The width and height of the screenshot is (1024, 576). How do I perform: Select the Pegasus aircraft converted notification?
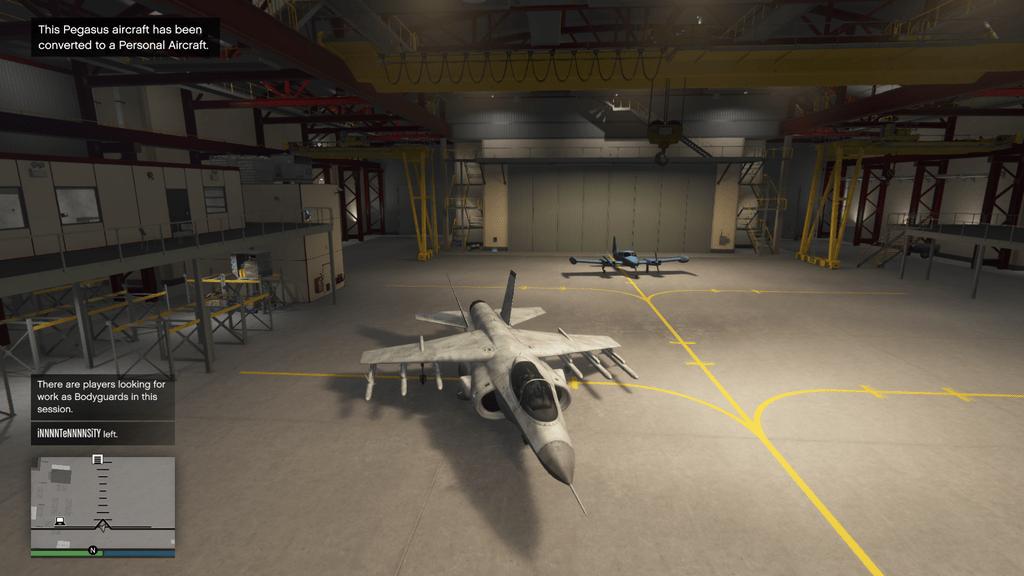tap(124, 37)
